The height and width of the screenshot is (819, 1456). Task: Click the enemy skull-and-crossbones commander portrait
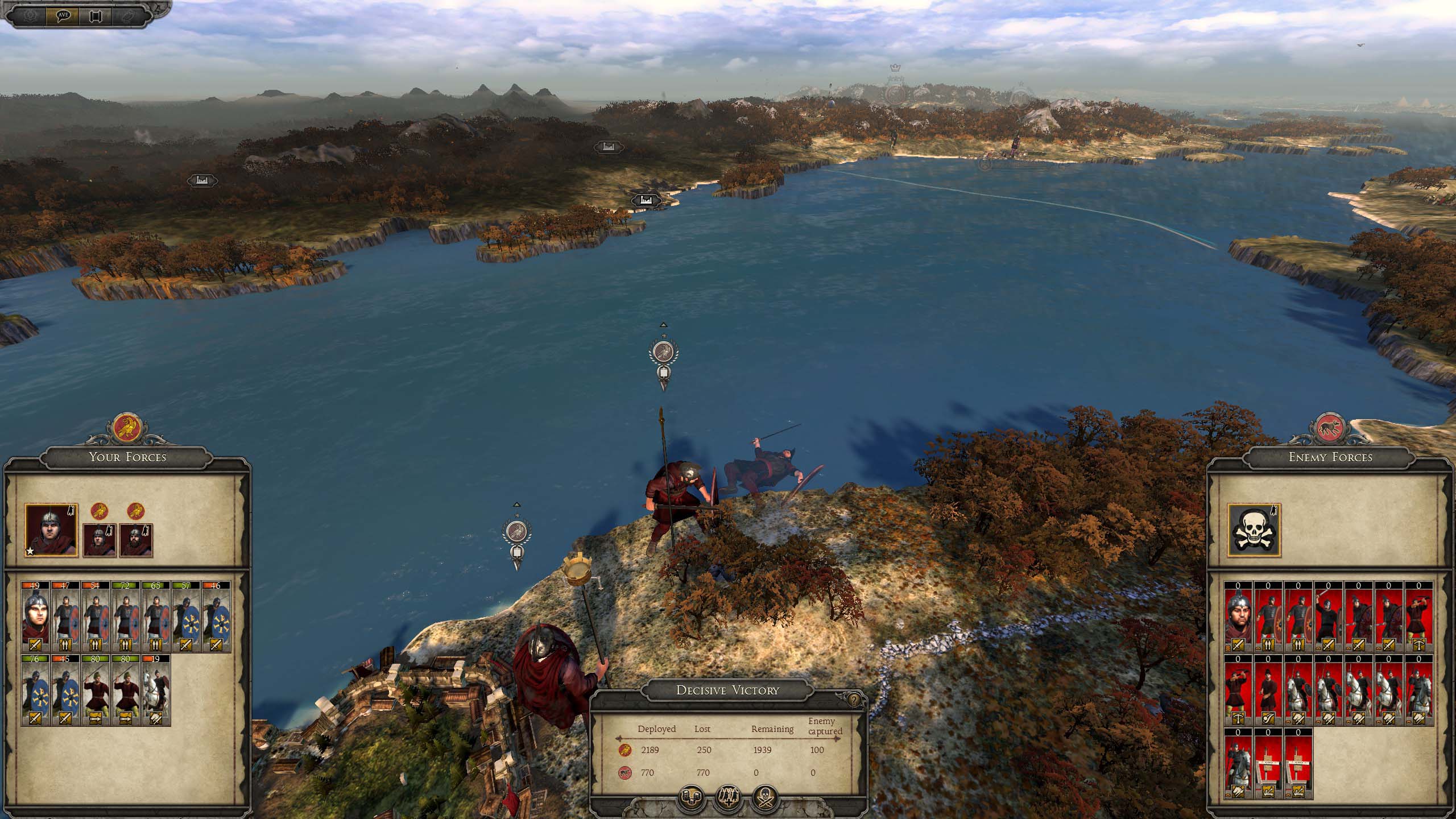1254,530
